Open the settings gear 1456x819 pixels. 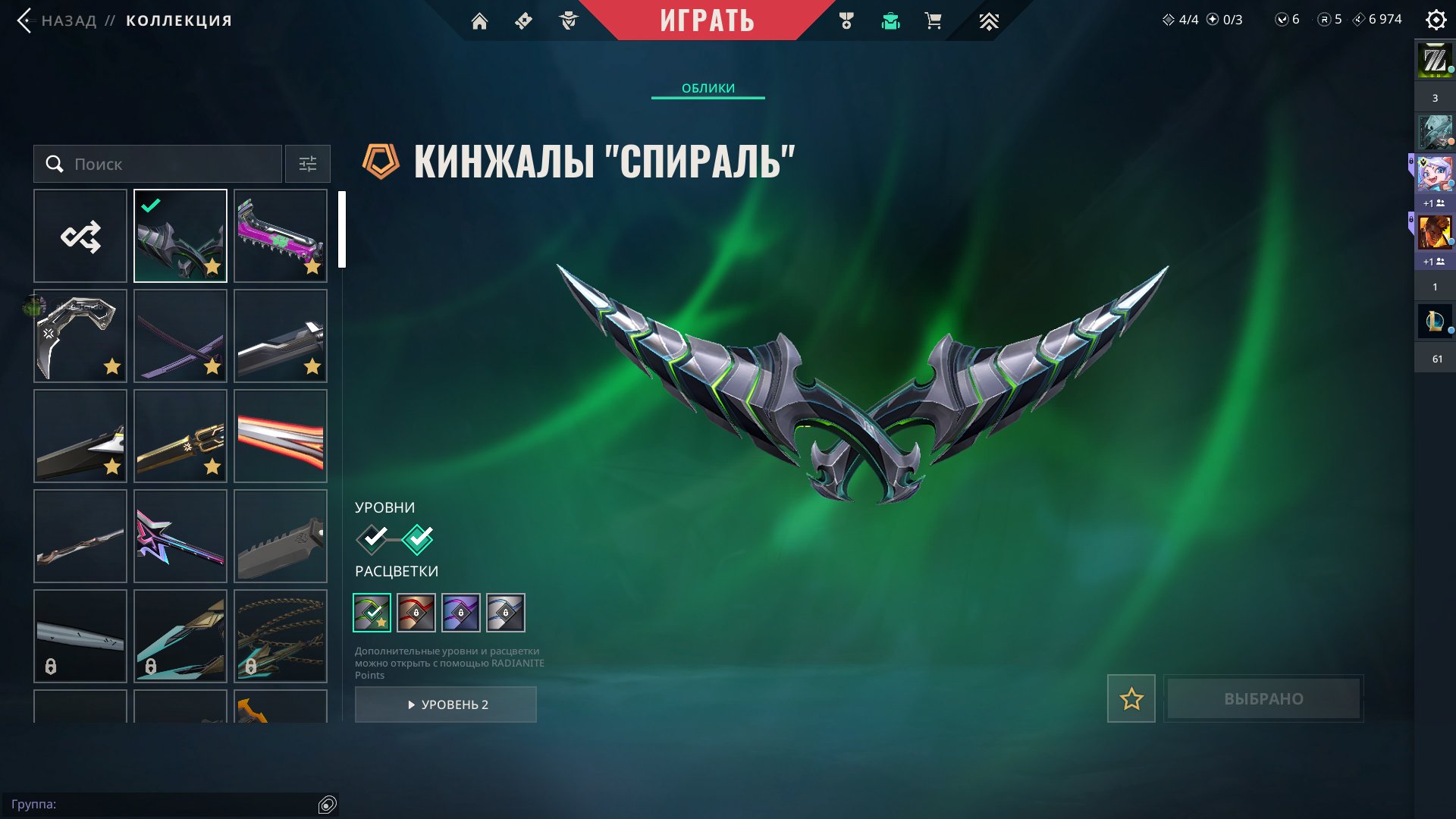1436,20
